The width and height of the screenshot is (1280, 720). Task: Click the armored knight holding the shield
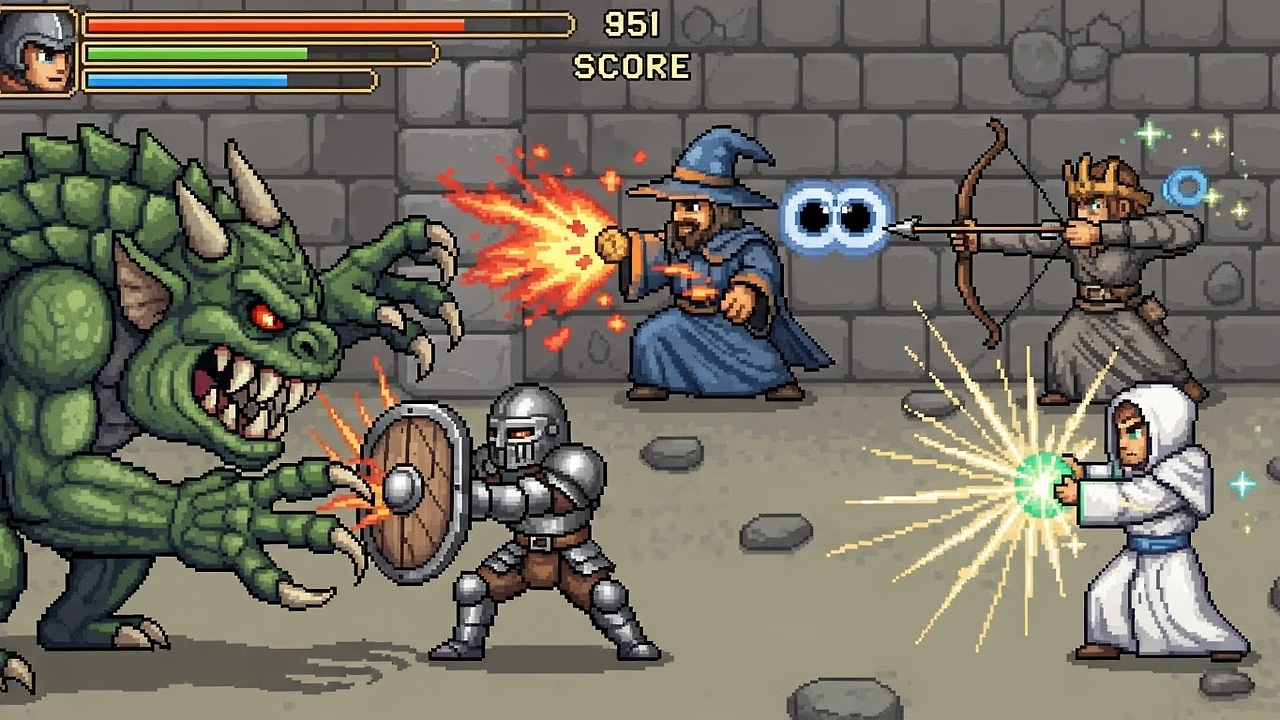(x=530, y=520)
